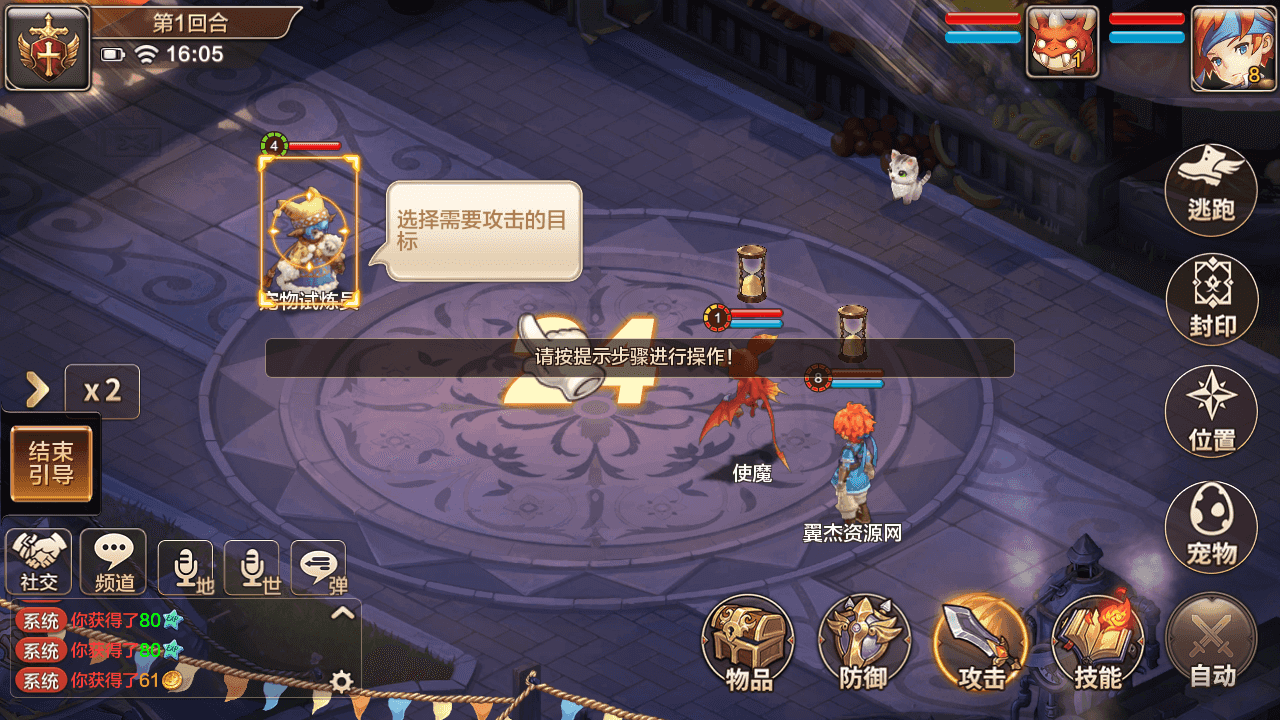Select the 逃跑 (flee) battle icon

1211,188
